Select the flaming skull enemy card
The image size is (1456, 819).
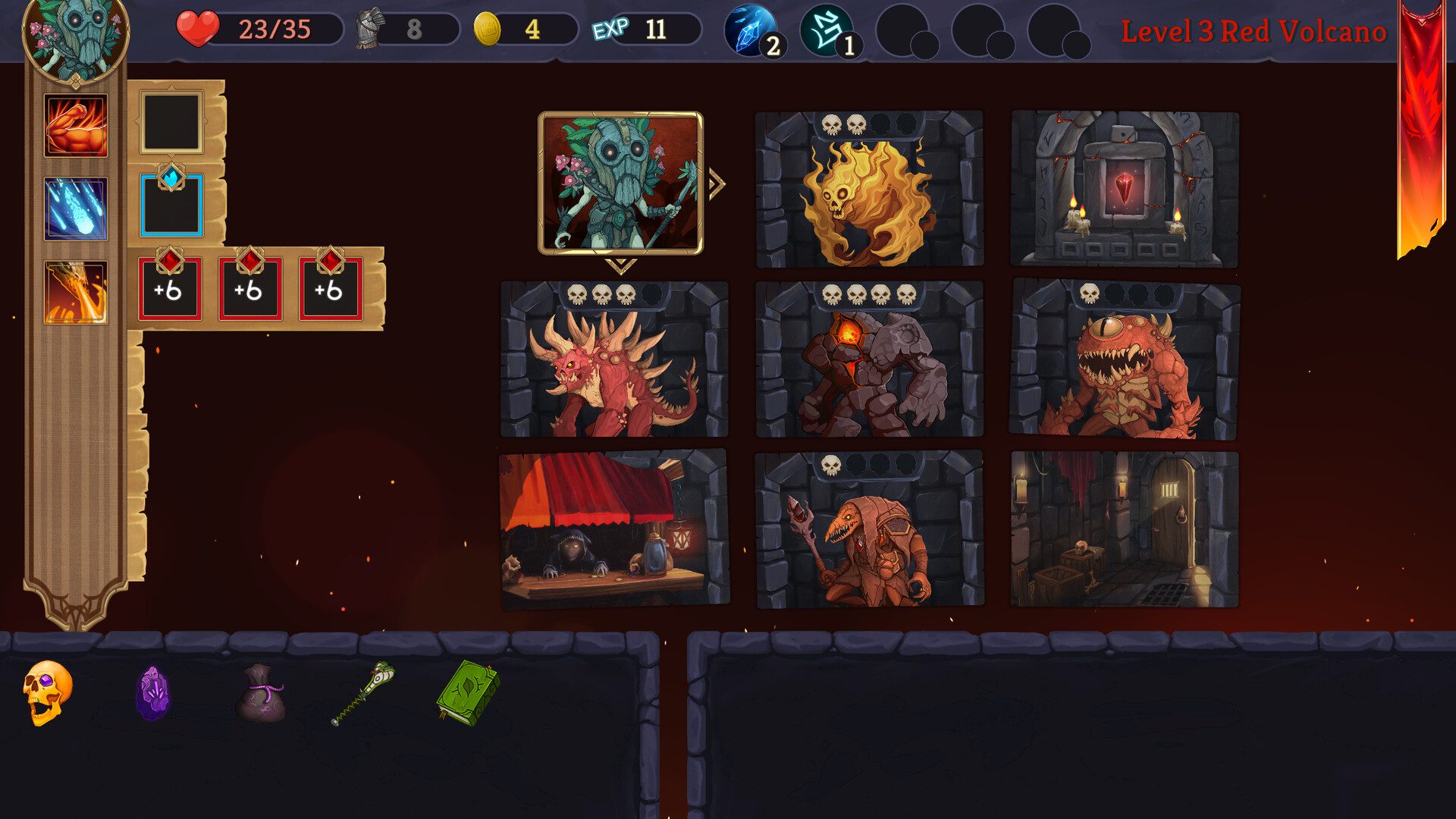pyautogui.click(x=869, y=190)
